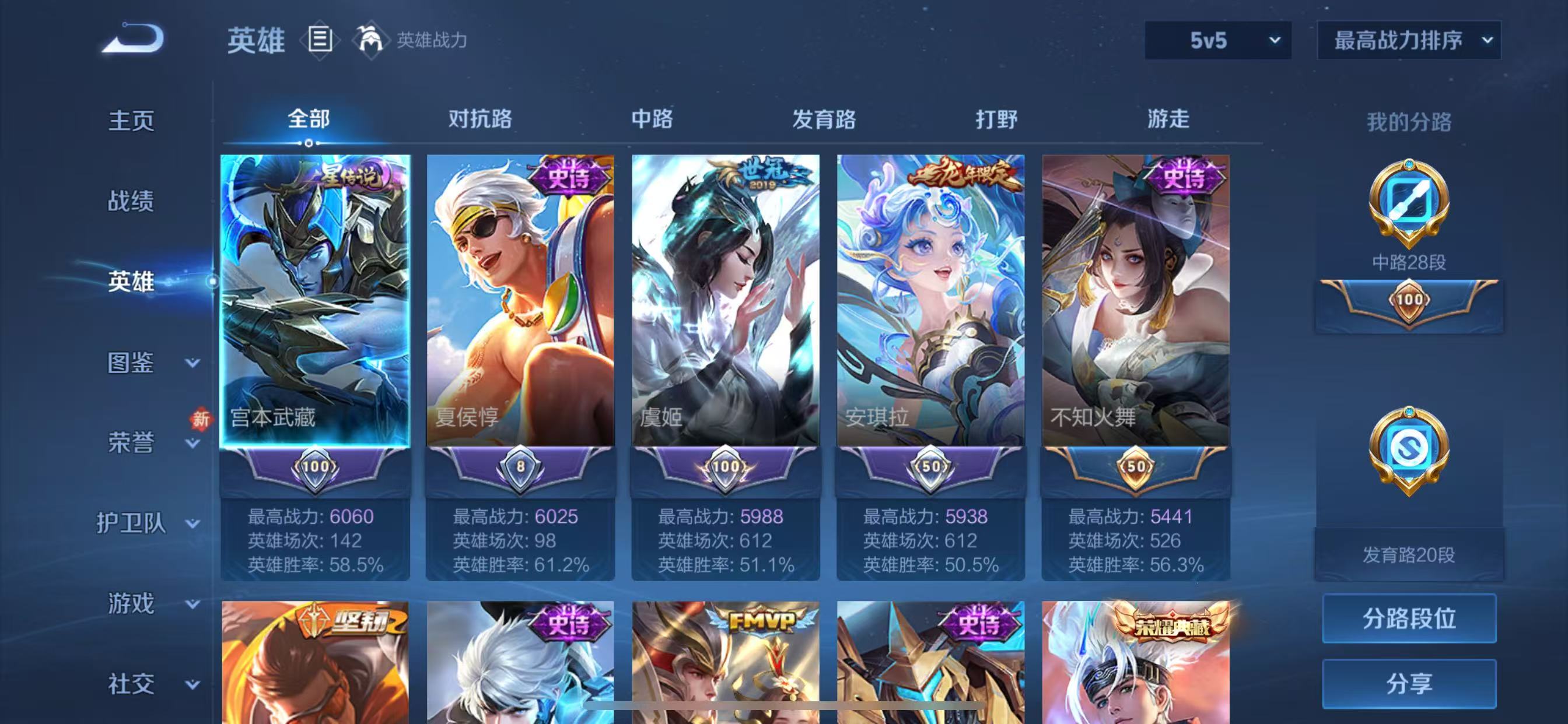
Task: Expand the 社交 sidebar section
Action: pos(132,683)
